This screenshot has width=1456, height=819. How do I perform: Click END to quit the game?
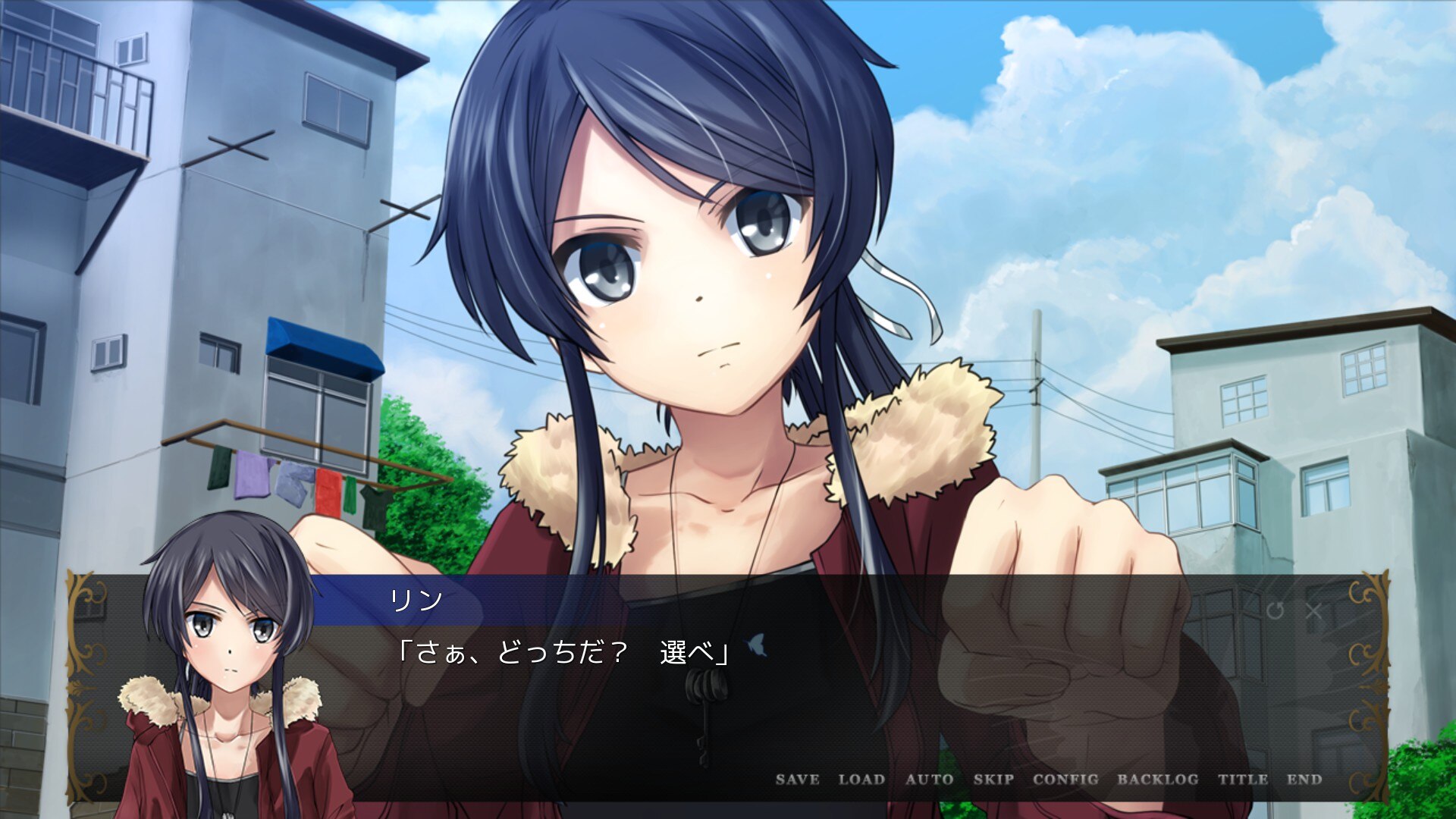(1304, 779)
